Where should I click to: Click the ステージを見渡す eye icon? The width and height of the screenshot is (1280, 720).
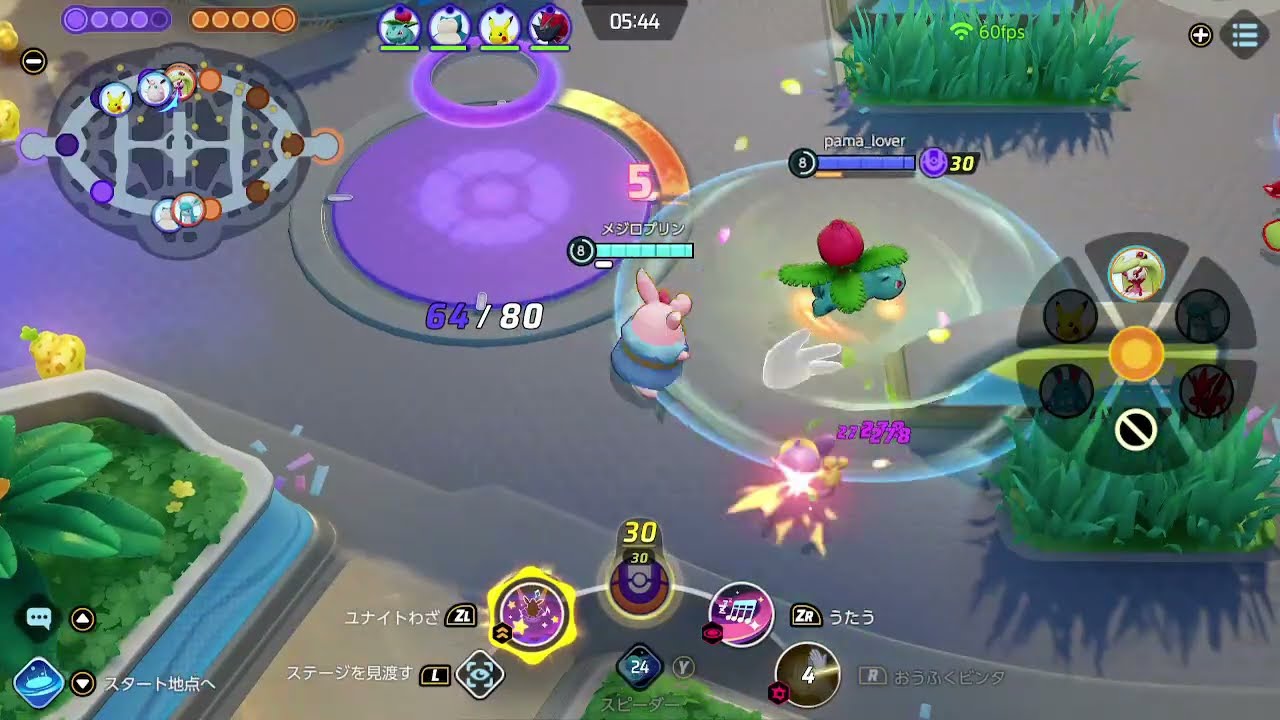(x=478, y=675)
